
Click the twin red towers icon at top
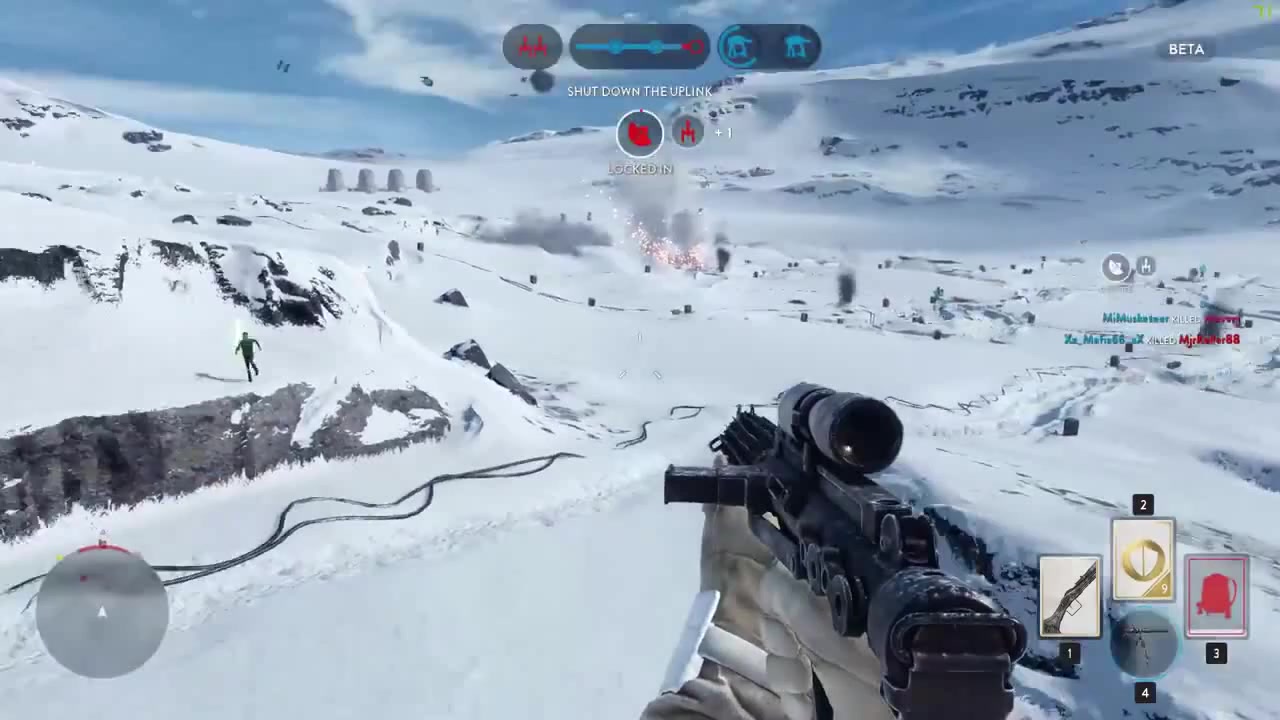[532, 47]
